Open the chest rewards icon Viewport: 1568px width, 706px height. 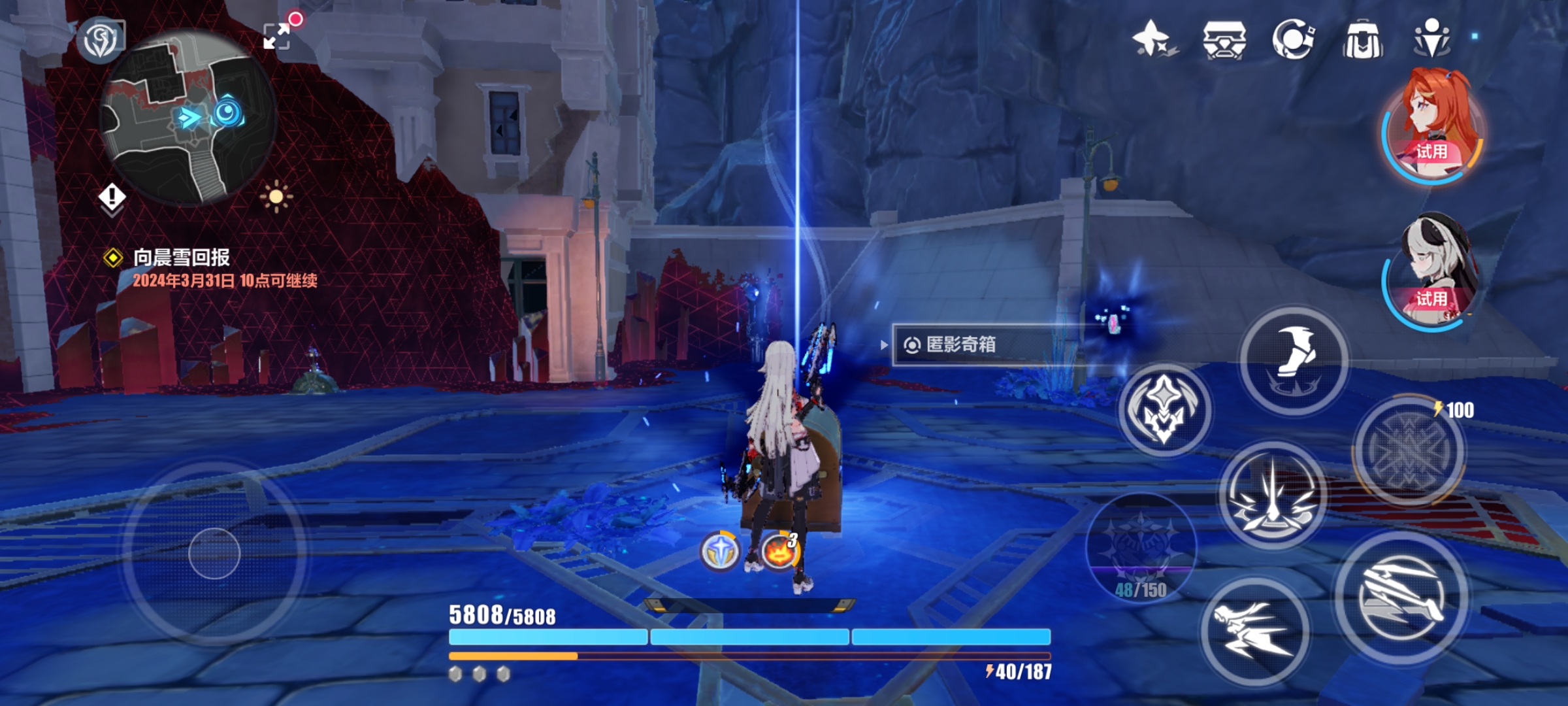coord(1224,39)
